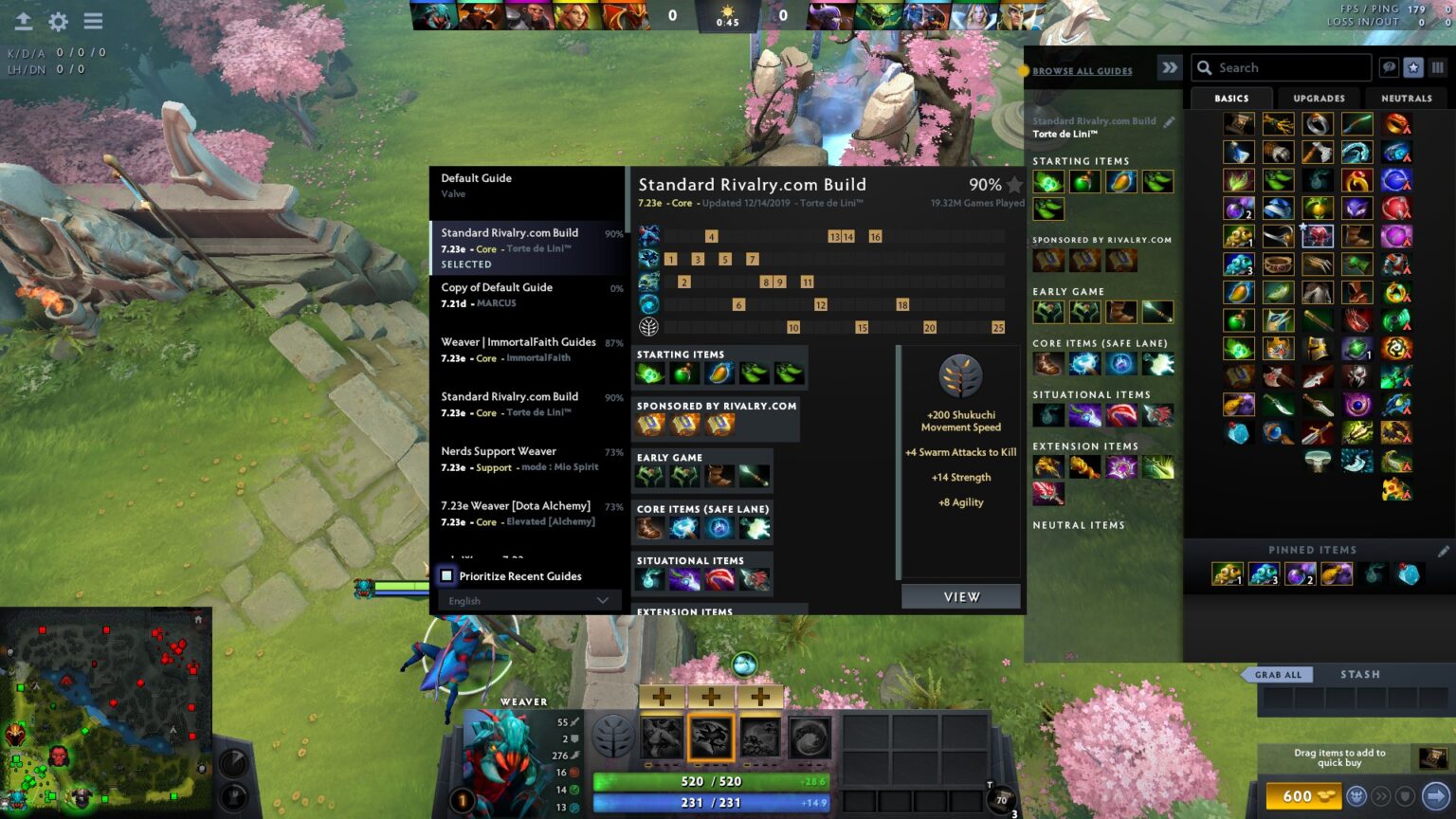Open the settings gear at the top left
The image size is (1456, 819).
click(x=58, y=21)
